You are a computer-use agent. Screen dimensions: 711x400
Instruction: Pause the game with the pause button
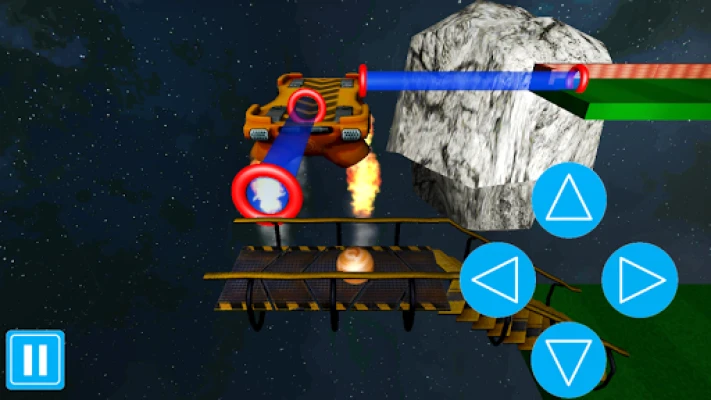point(35,359)
